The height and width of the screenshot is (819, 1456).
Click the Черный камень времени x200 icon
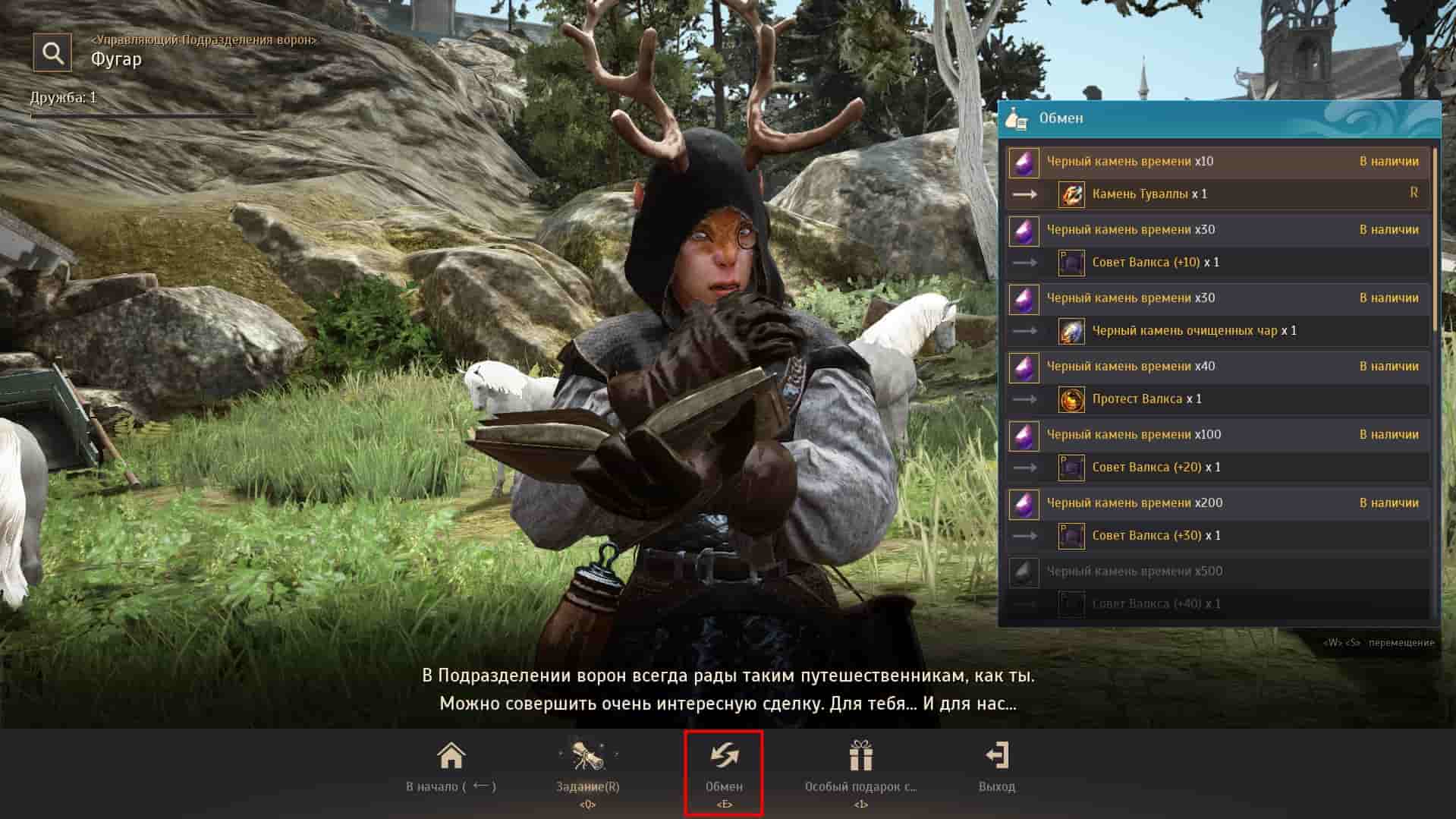(1024, 504)
